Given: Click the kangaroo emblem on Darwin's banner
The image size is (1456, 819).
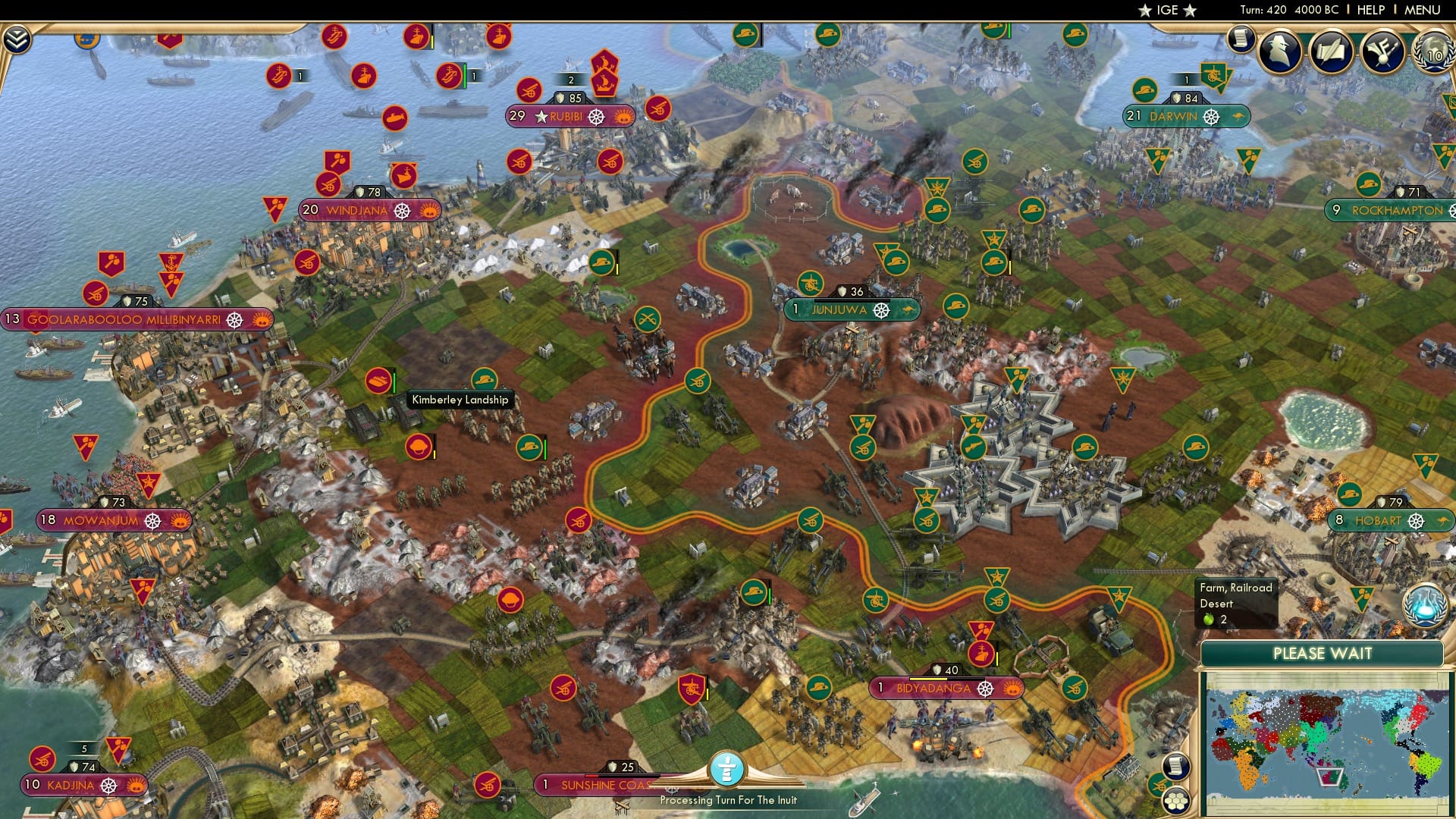Looking at the screenshot, I should (x=1238, y=117).
